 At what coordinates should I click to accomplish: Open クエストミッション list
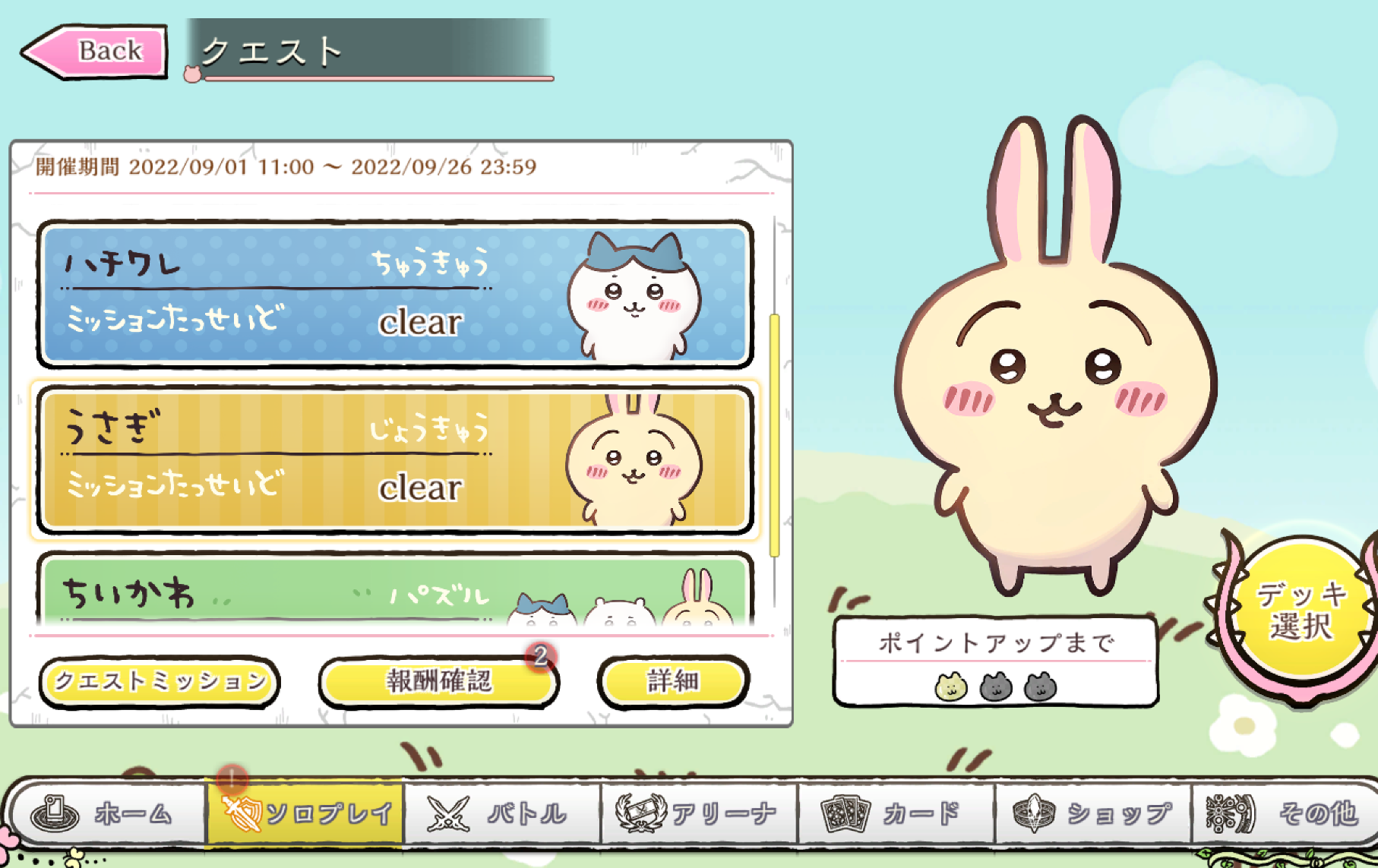[x=160, y=682]
